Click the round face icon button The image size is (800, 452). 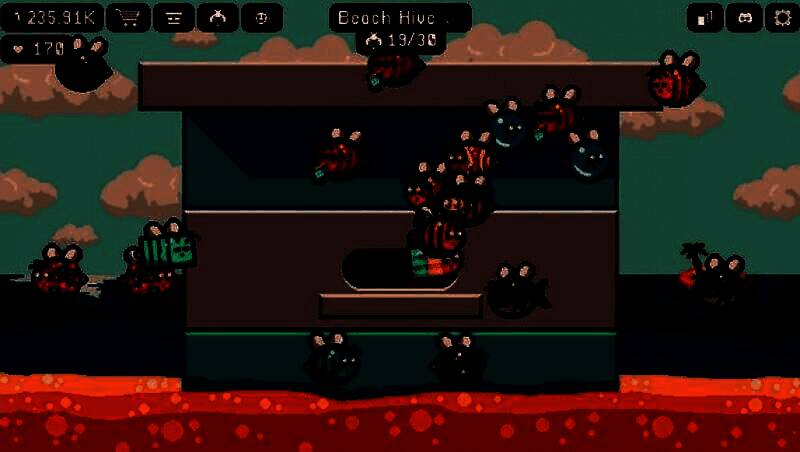[262, 17]
